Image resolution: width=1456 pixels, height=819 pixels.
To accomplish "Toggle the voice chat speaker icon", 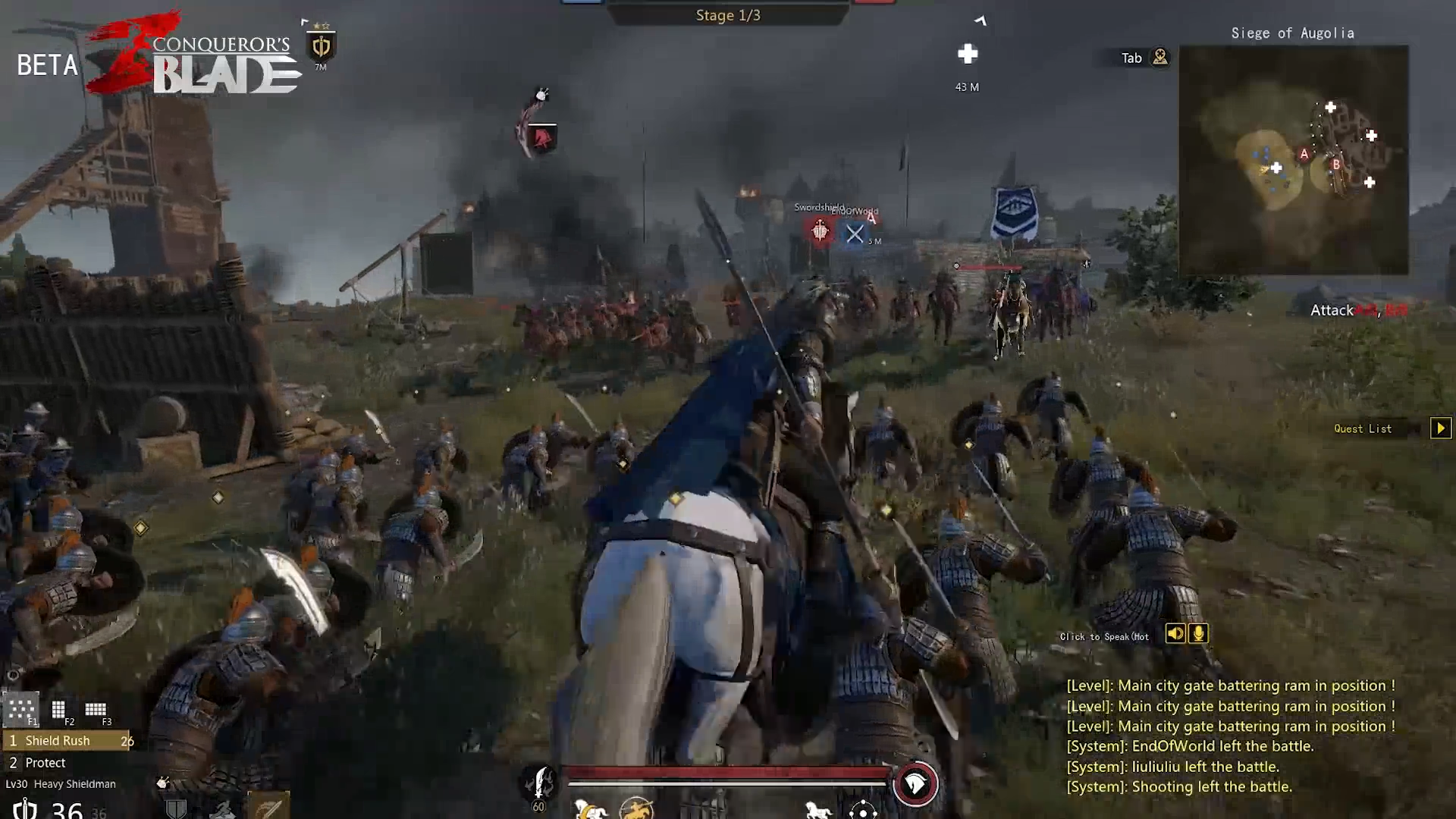I will 1175,634.
